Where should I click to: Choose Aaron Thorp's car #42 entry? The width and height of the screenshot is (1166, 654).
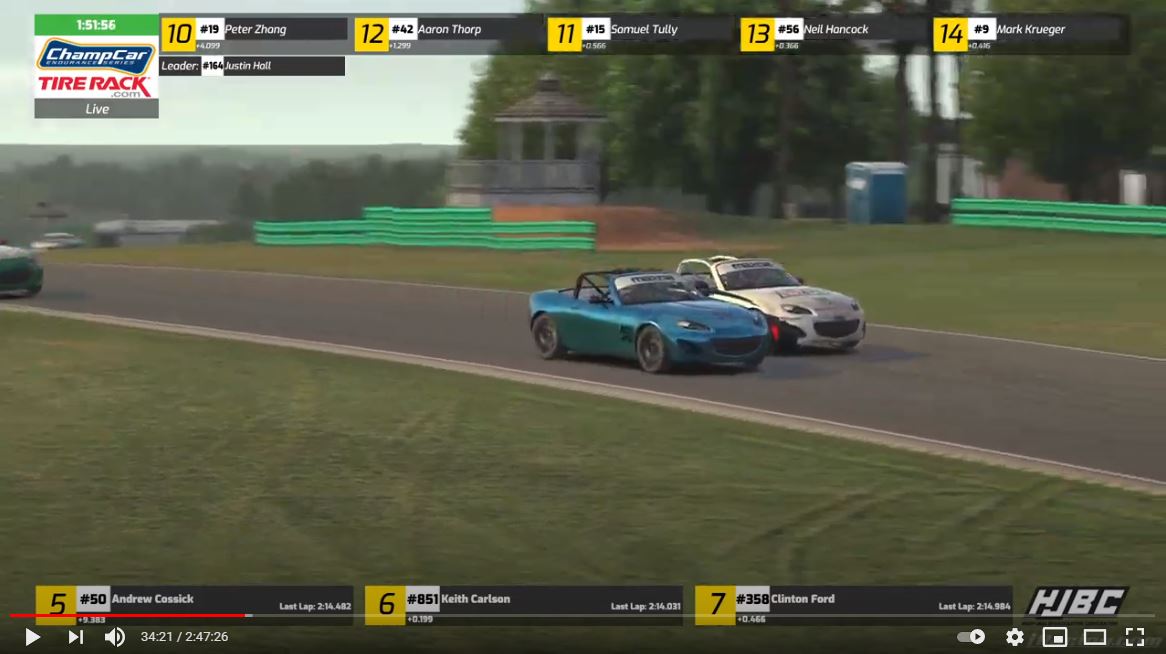pyautogui.click(x=448, y=33)
